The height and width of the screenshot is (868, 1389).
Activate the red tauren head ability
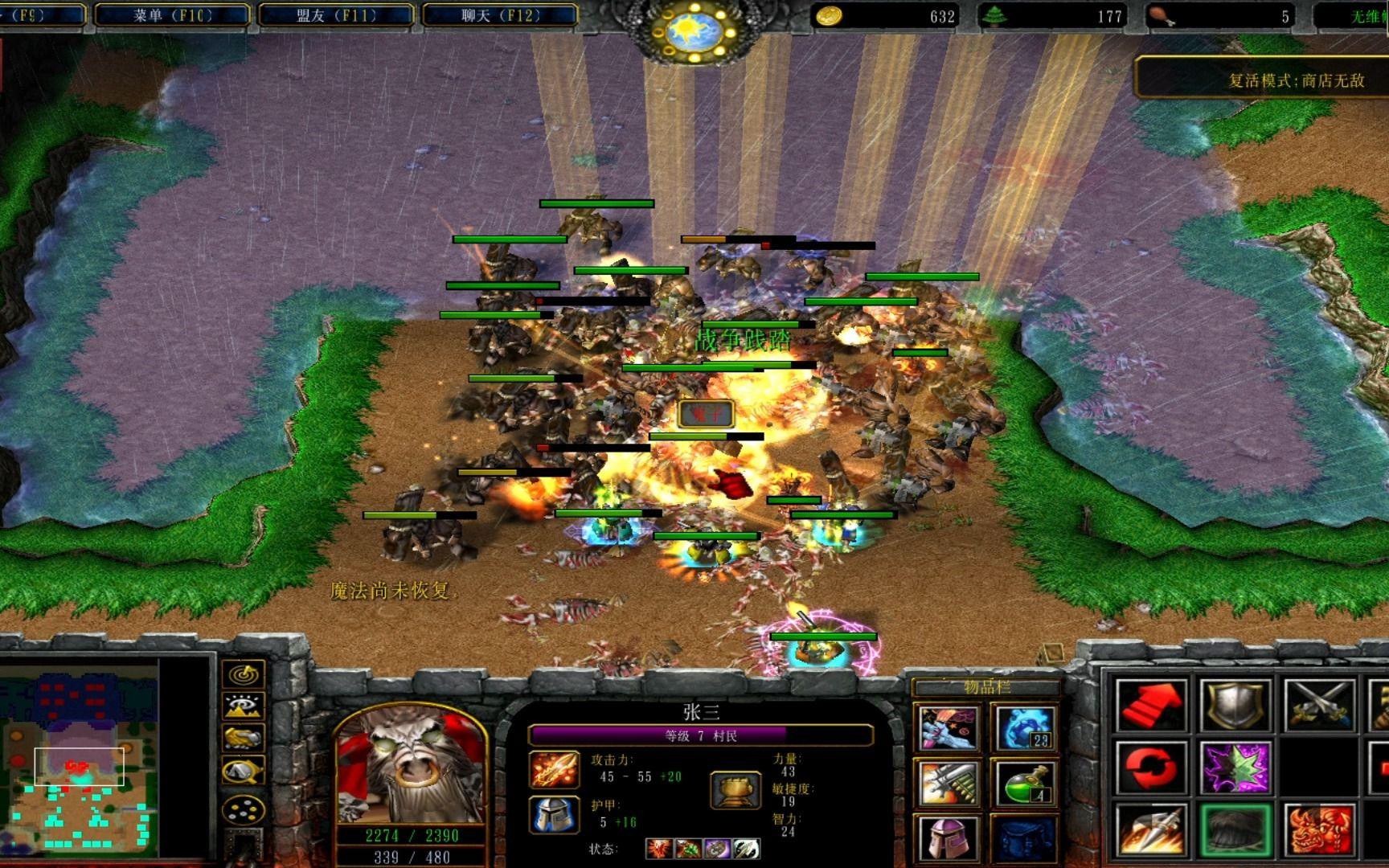point(1319,829)
